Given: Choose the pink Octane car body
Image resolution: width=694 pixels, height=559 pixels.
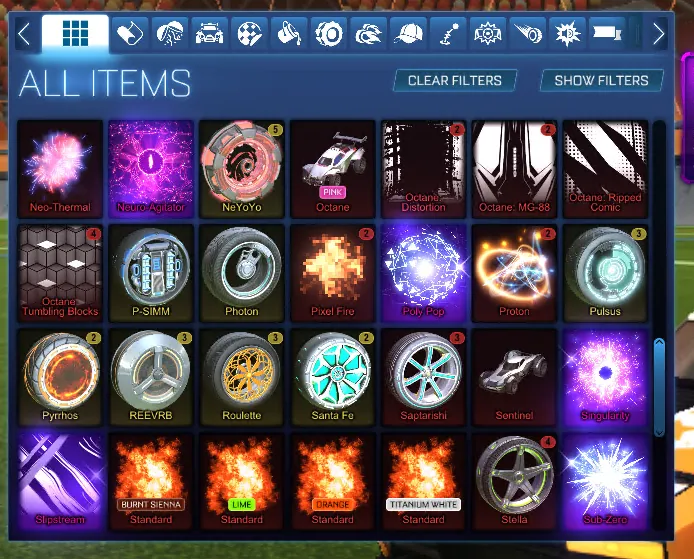Looking at the screenshot, I should (333, 167).
